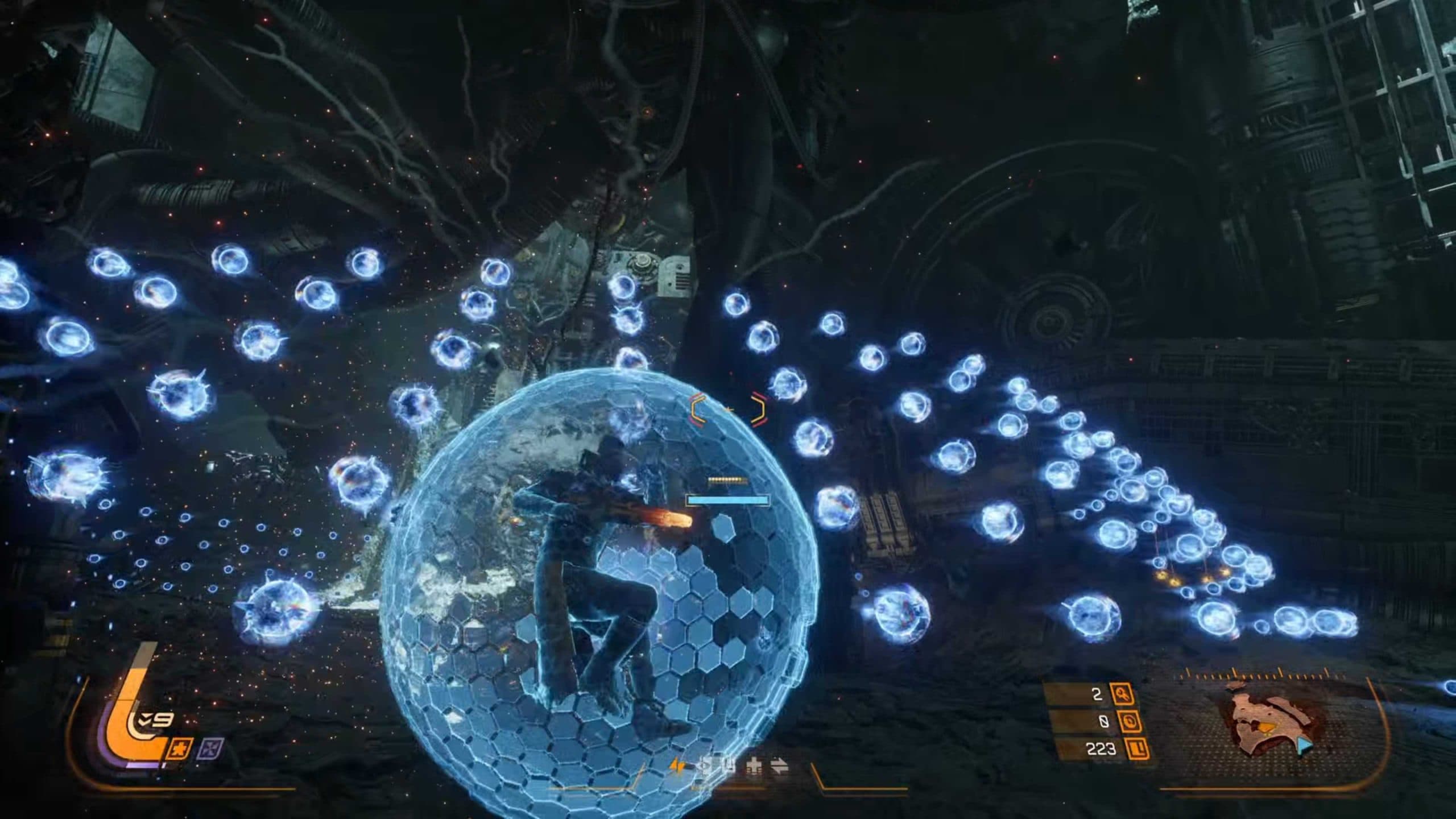1456x819 pixels.
Task: Click the blue arrow marker on minimap
Action: coord(1305,746)
